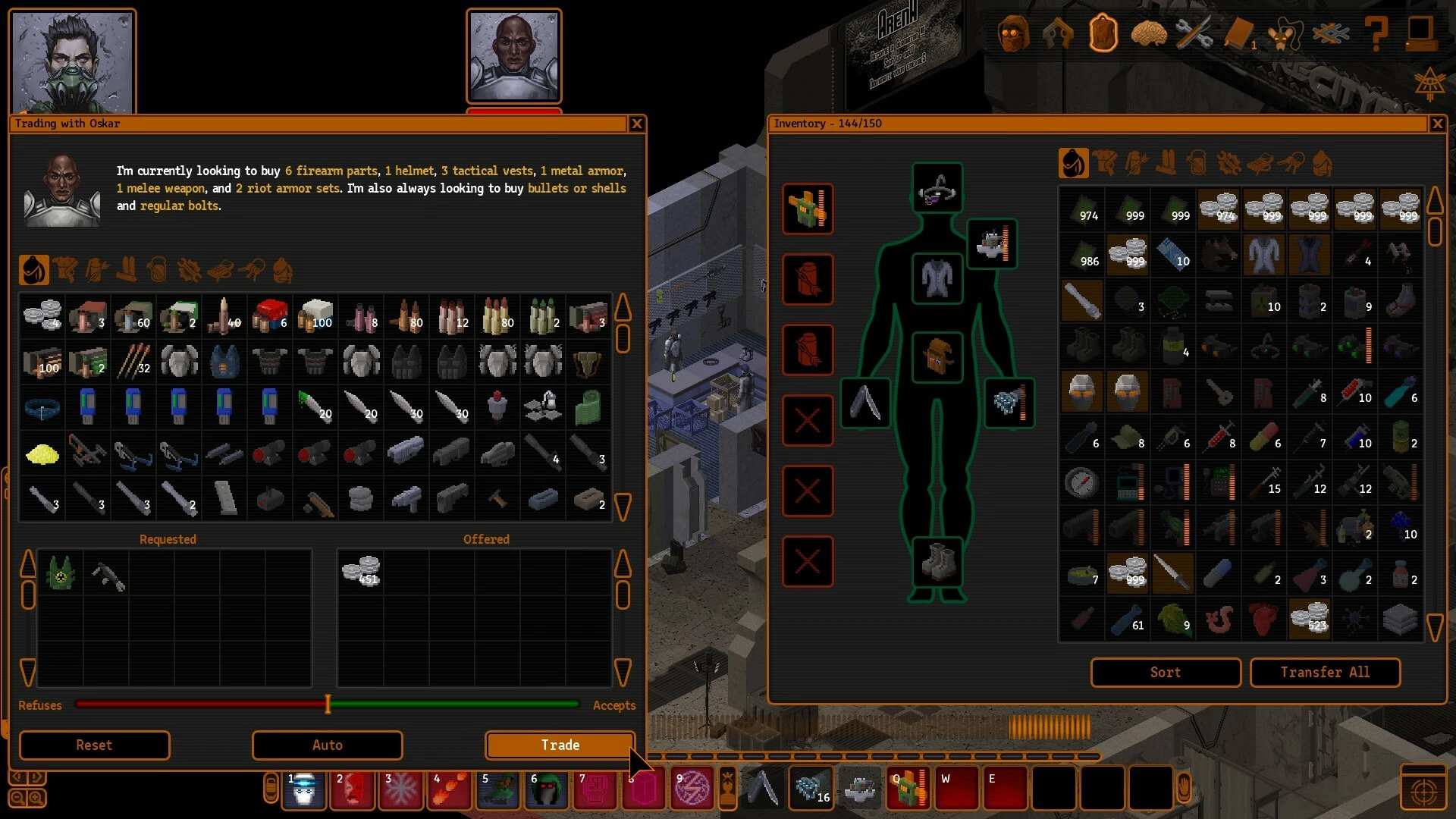Open the question mark help icon
This screenshot has width=1456, height=819.
(x=1376, y=34)
